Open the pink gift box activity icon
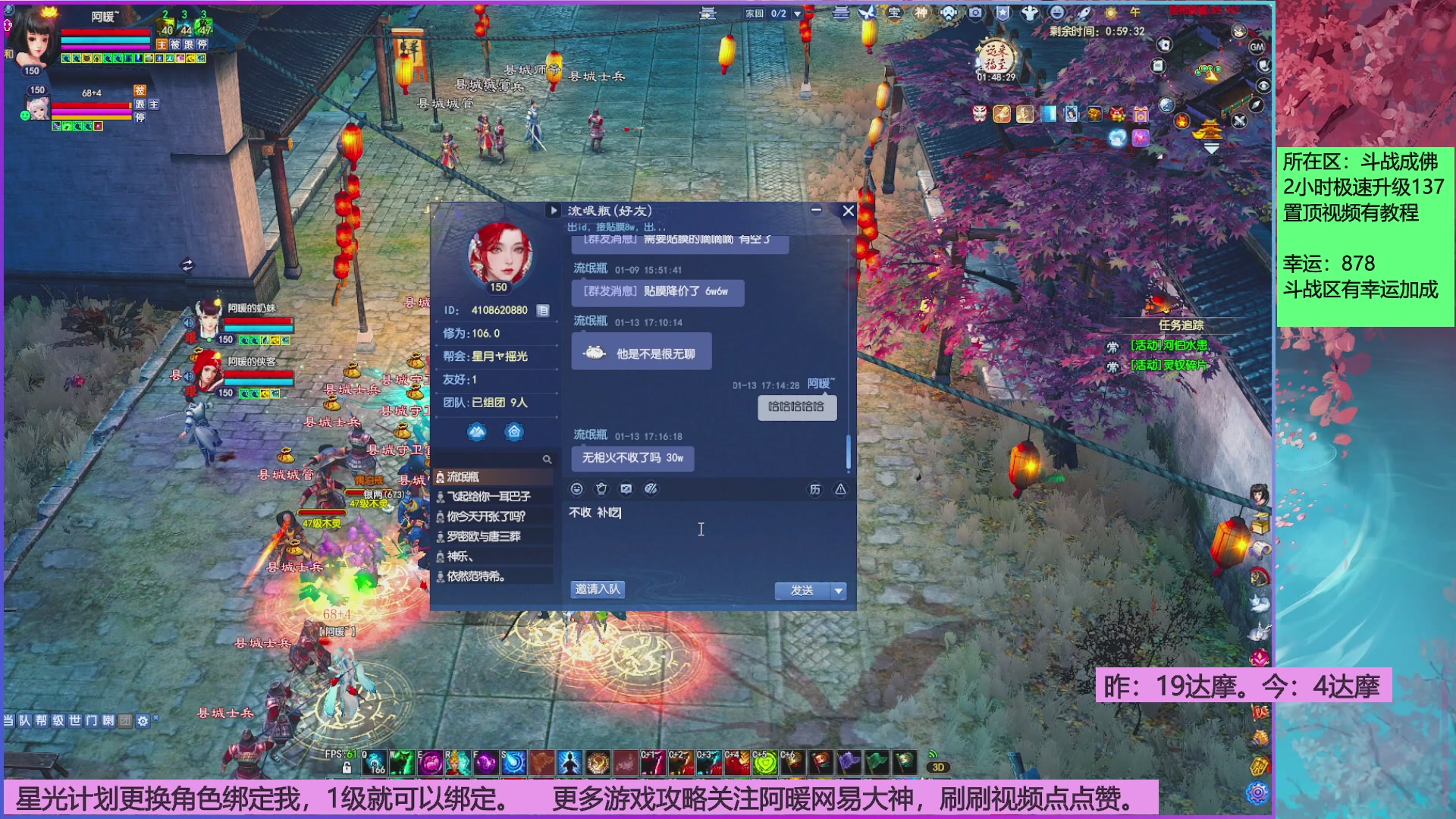 click(x=1141, y=115)
